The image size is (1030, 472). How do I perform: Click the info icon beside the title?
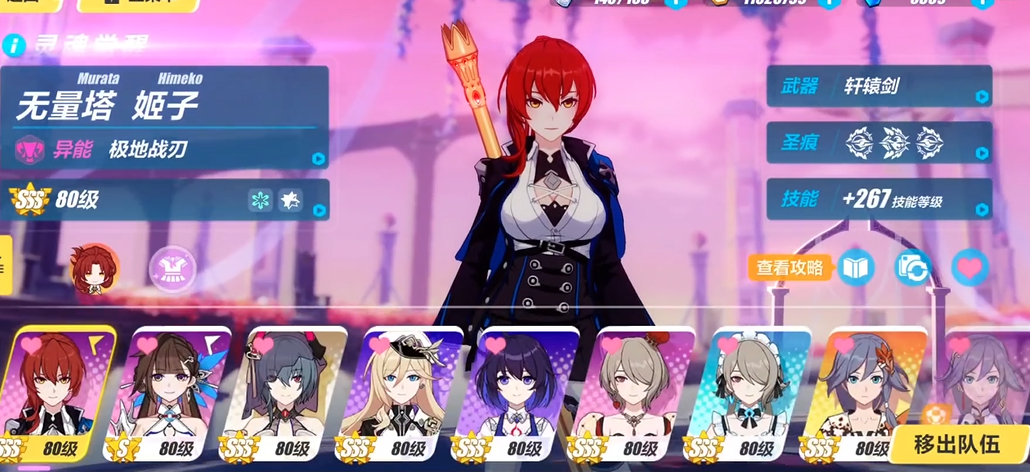coord(12,45)
